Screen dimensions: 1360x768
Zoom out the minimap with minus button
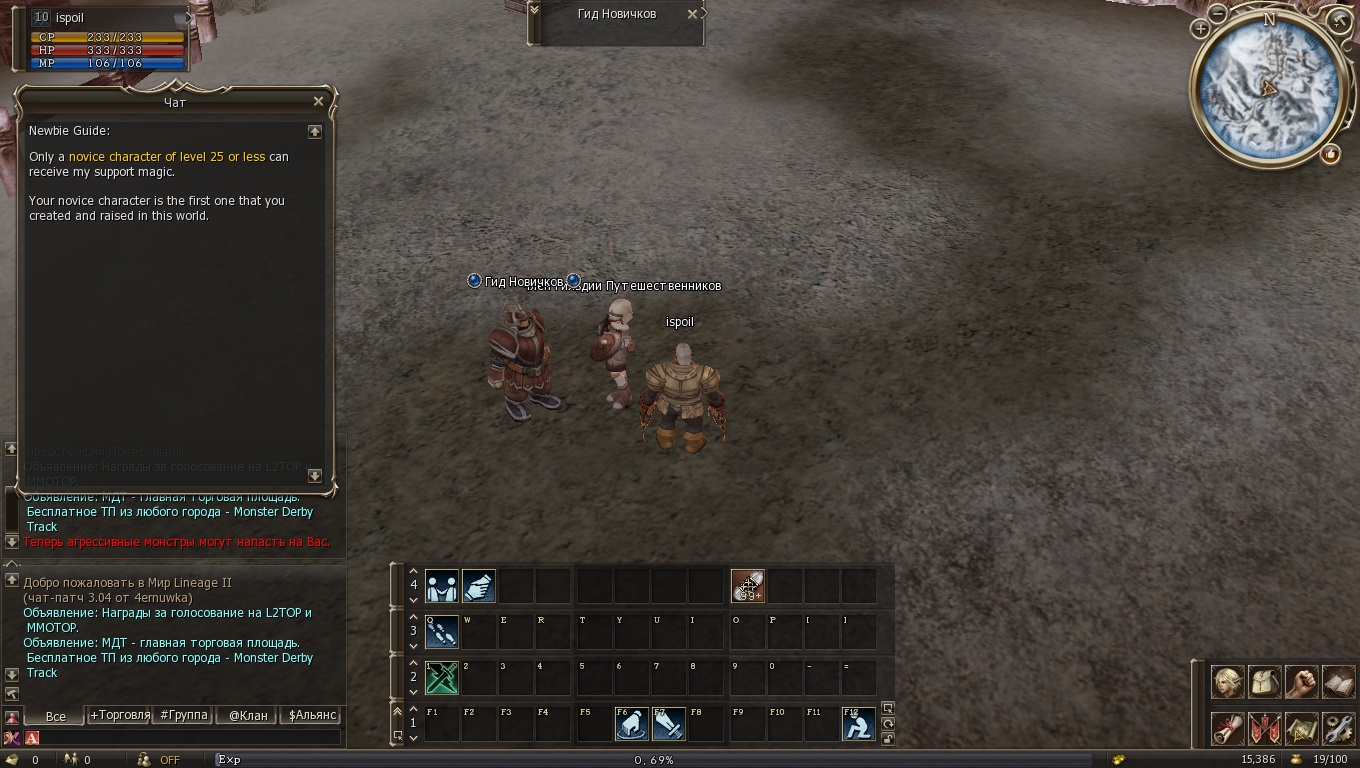coord(1218,14)
